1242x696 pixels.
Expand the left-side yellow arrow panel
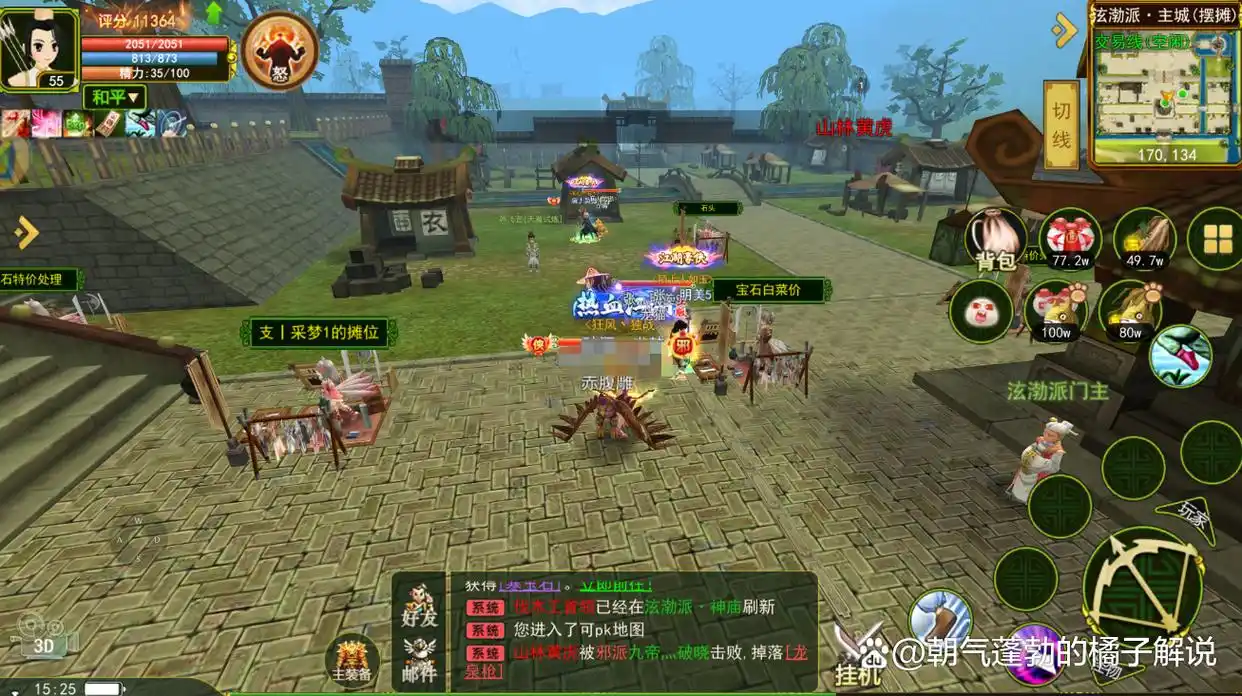coord(26,233)
